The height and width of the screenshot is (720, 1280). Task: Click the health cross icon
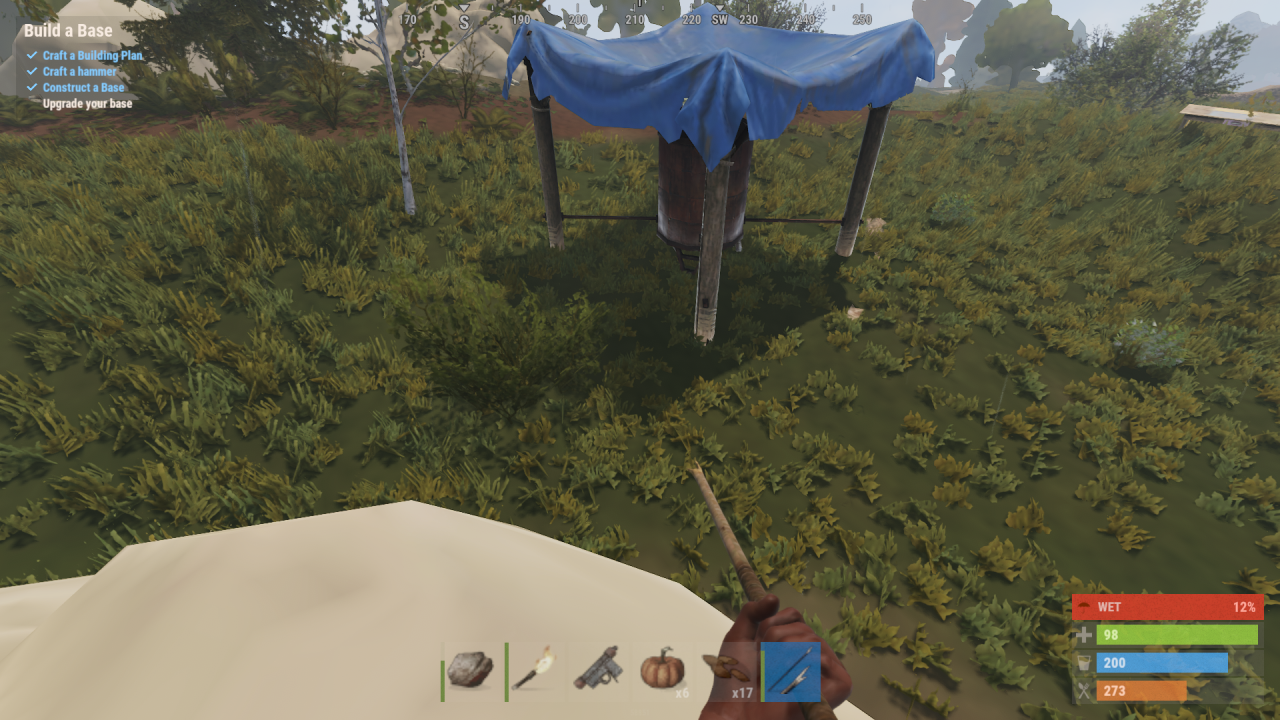(x=1085, y=634)
